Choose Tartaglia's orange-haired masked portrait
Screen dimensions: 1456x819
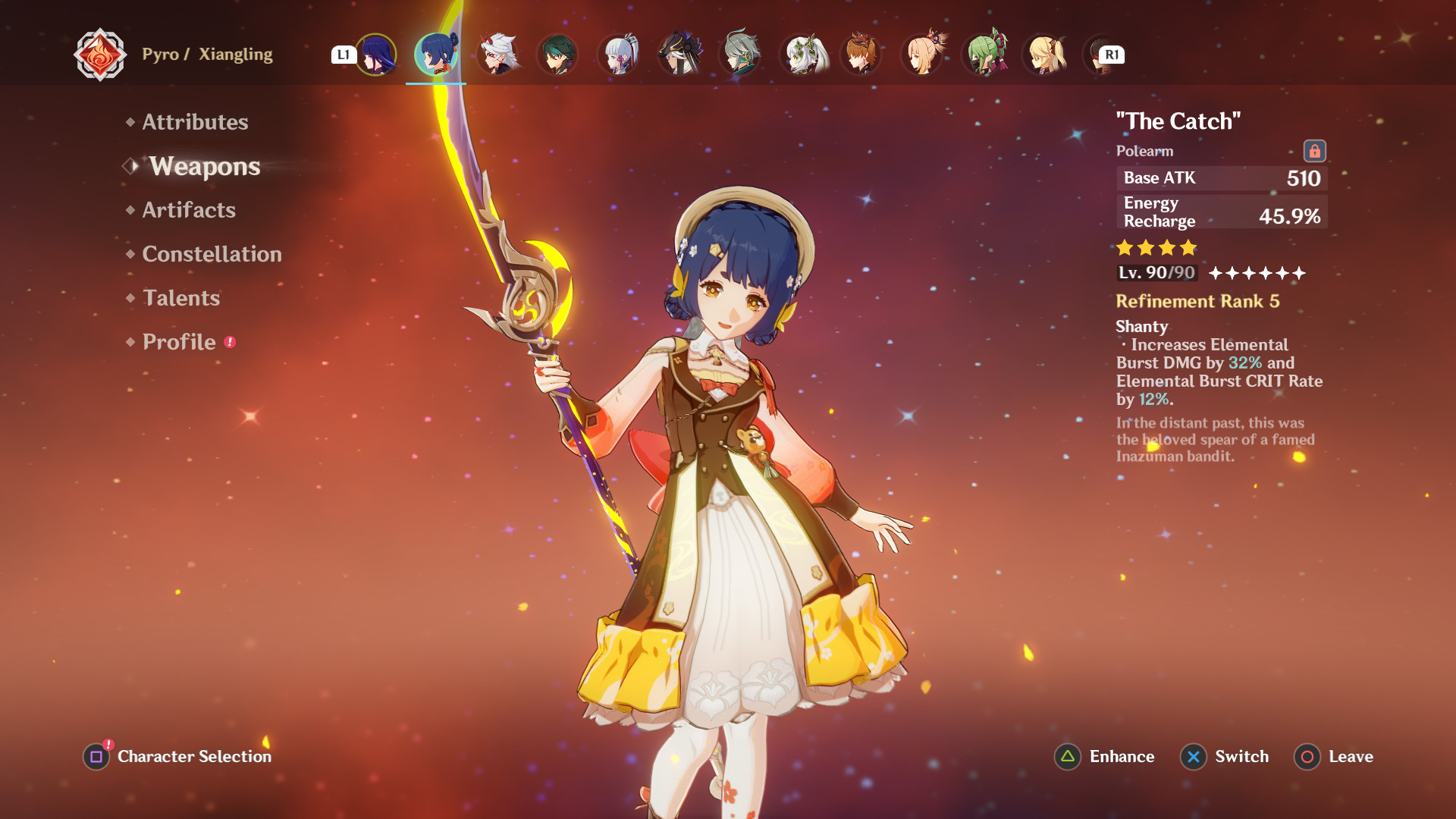click(x=861, y=55)
